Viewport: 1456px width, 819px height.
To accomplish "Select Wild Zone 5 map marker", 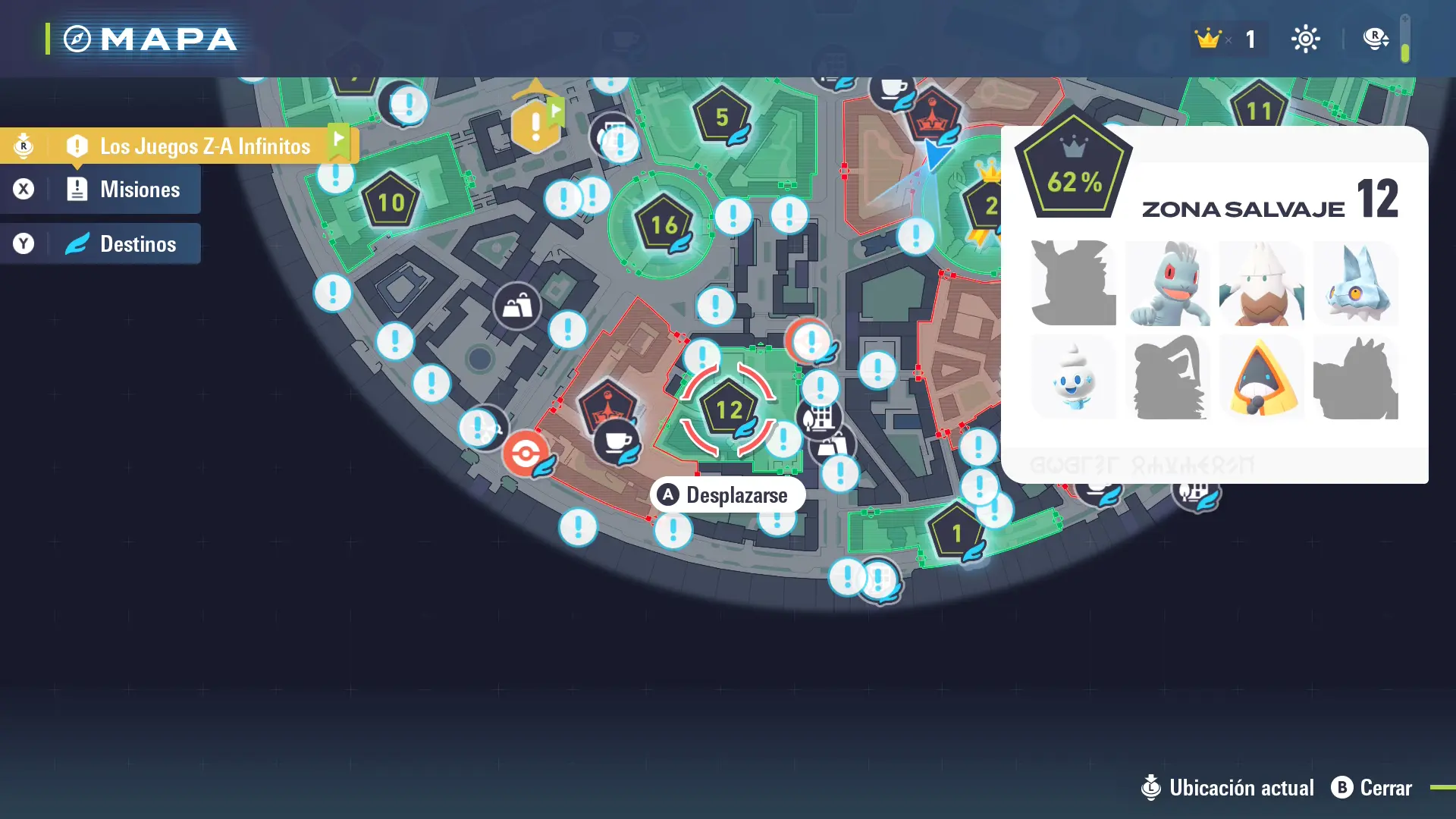I will pos(721,117).
